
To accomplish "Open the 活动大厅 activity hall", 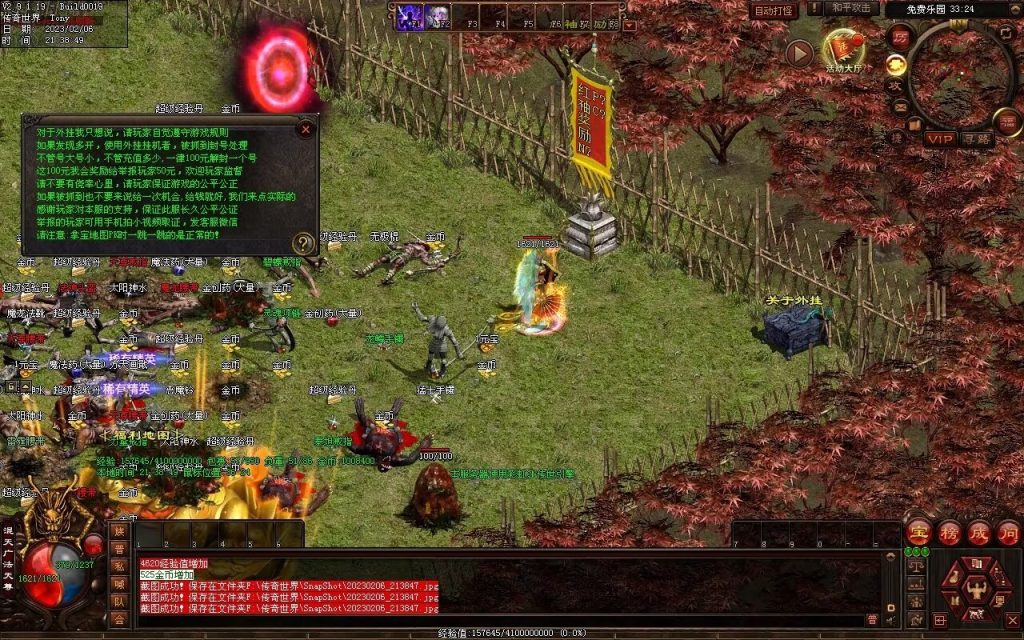I will (842, 48).
